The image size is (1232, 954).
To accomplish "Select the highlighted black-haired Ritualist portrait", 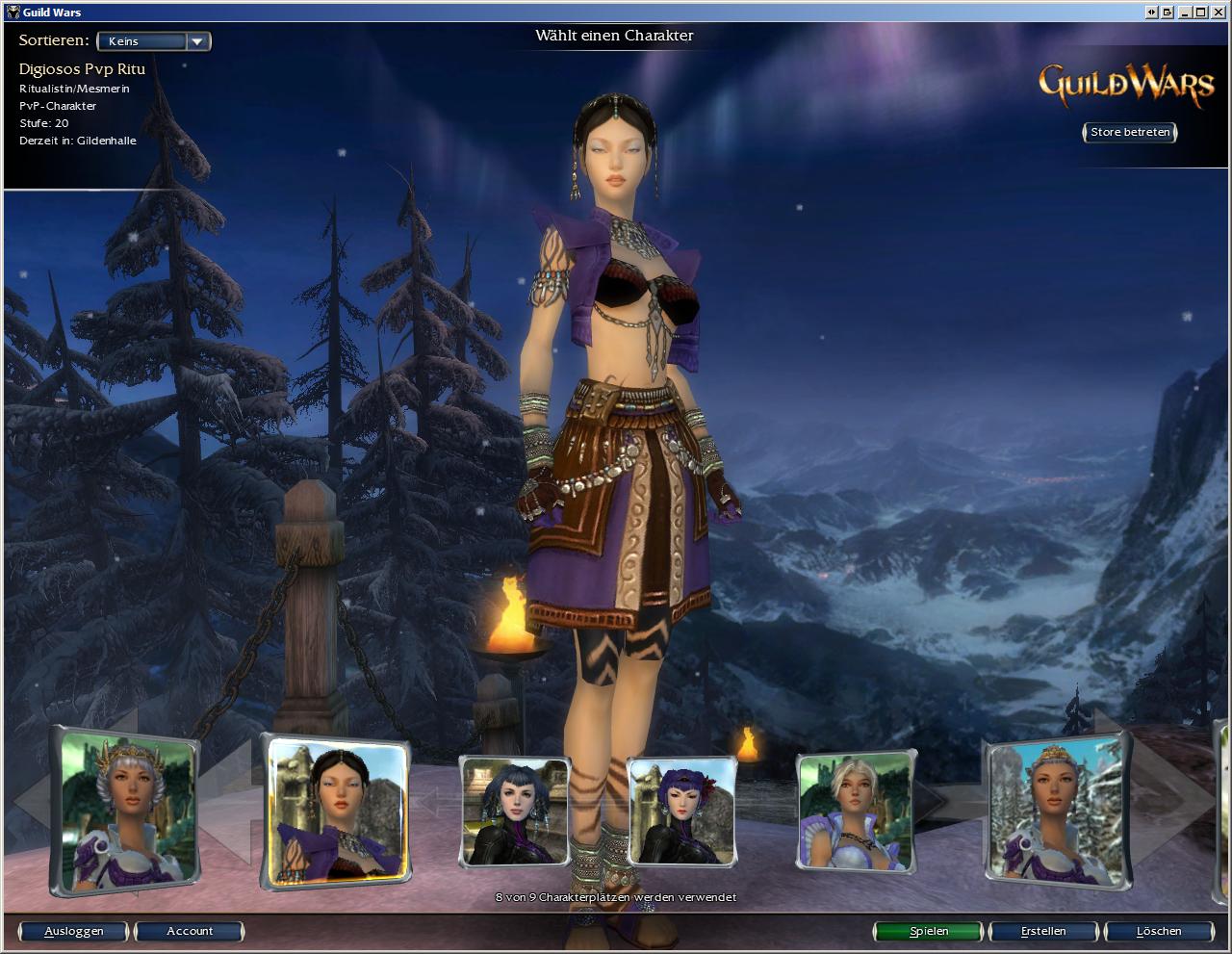I will point(336,811).
